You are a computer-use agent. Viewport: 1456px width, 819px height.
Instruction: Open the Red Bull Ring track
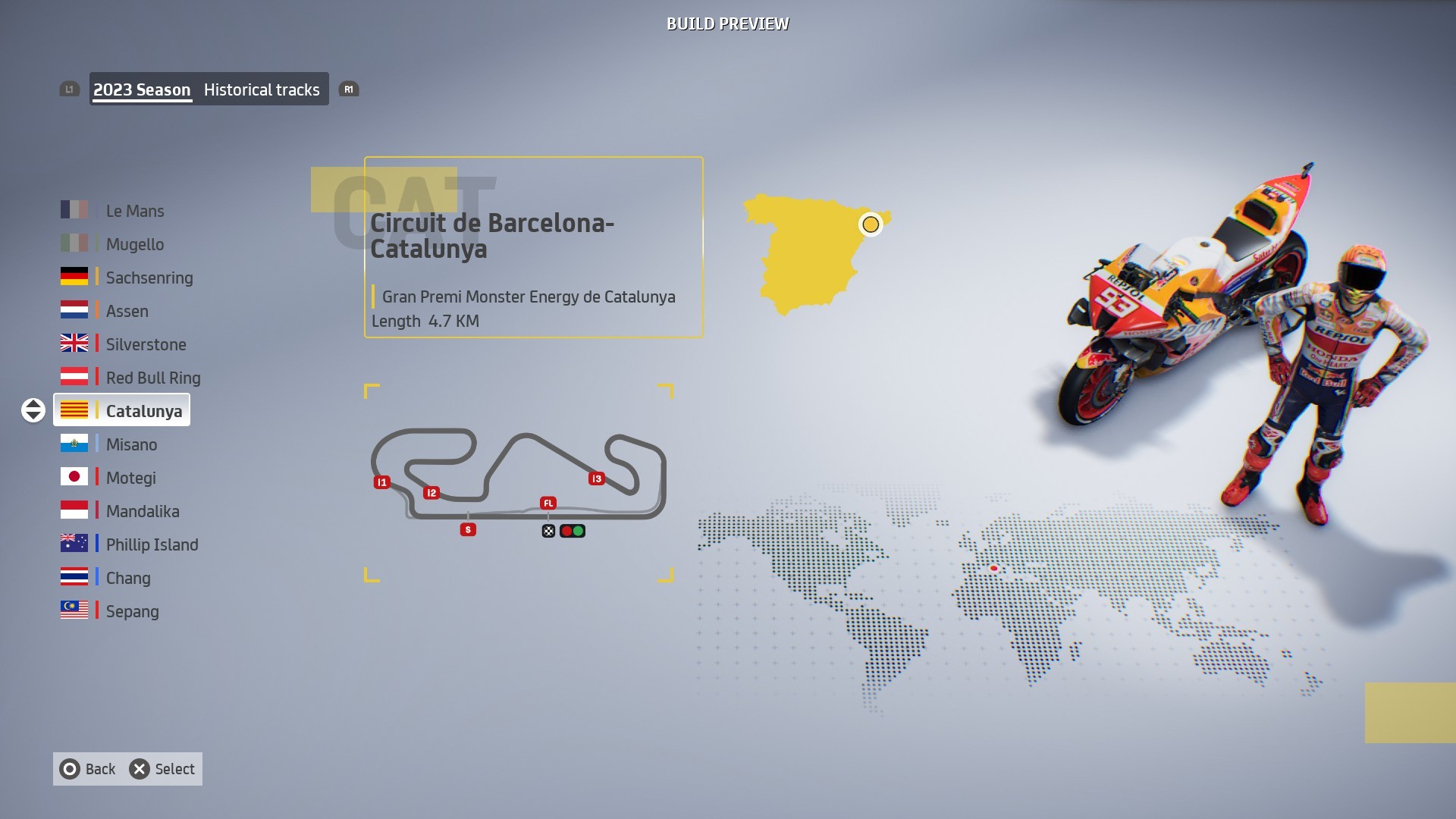pos(152,378)
